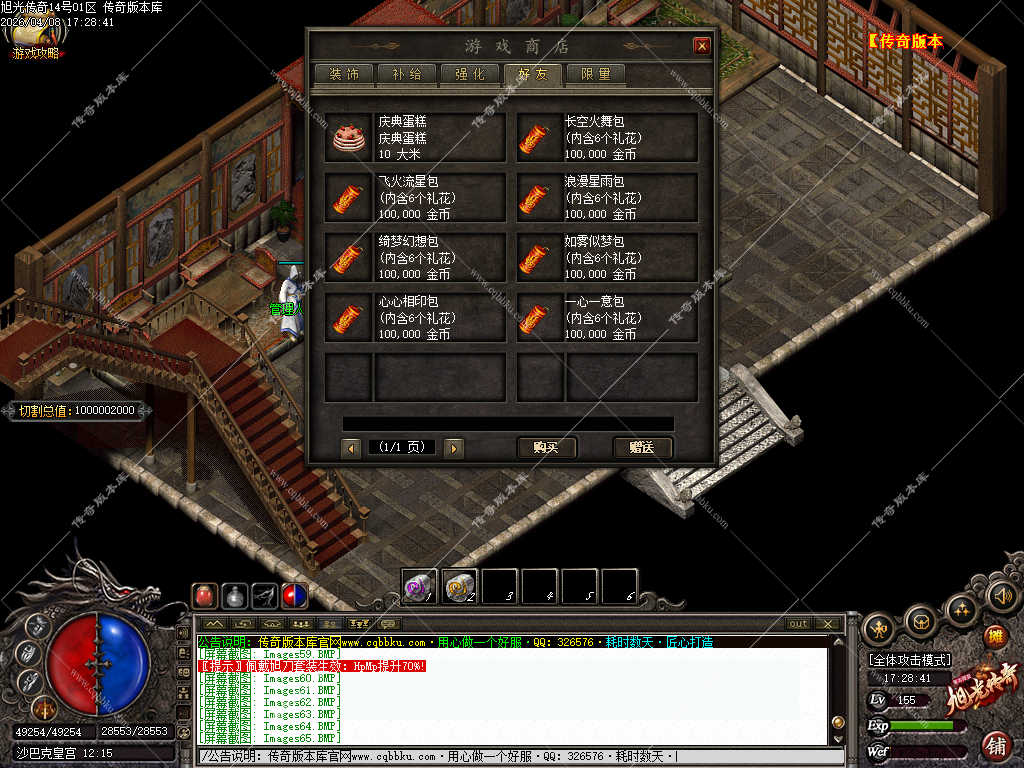
Task: Switch to the 装饰 shop tab
Action: coord(344,74)
